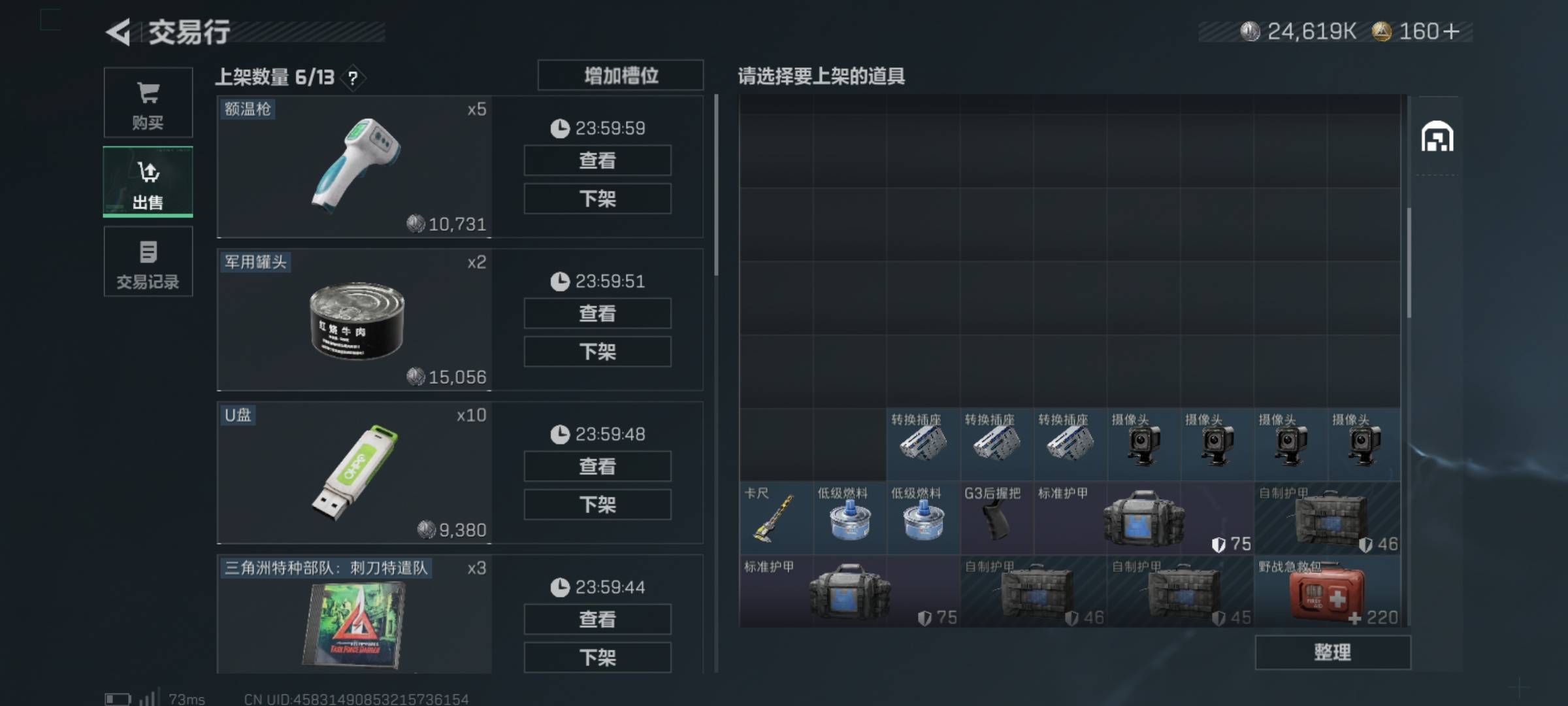Open the help question mark next to 上架数量

pyautogui.click(x=352, y=78)
